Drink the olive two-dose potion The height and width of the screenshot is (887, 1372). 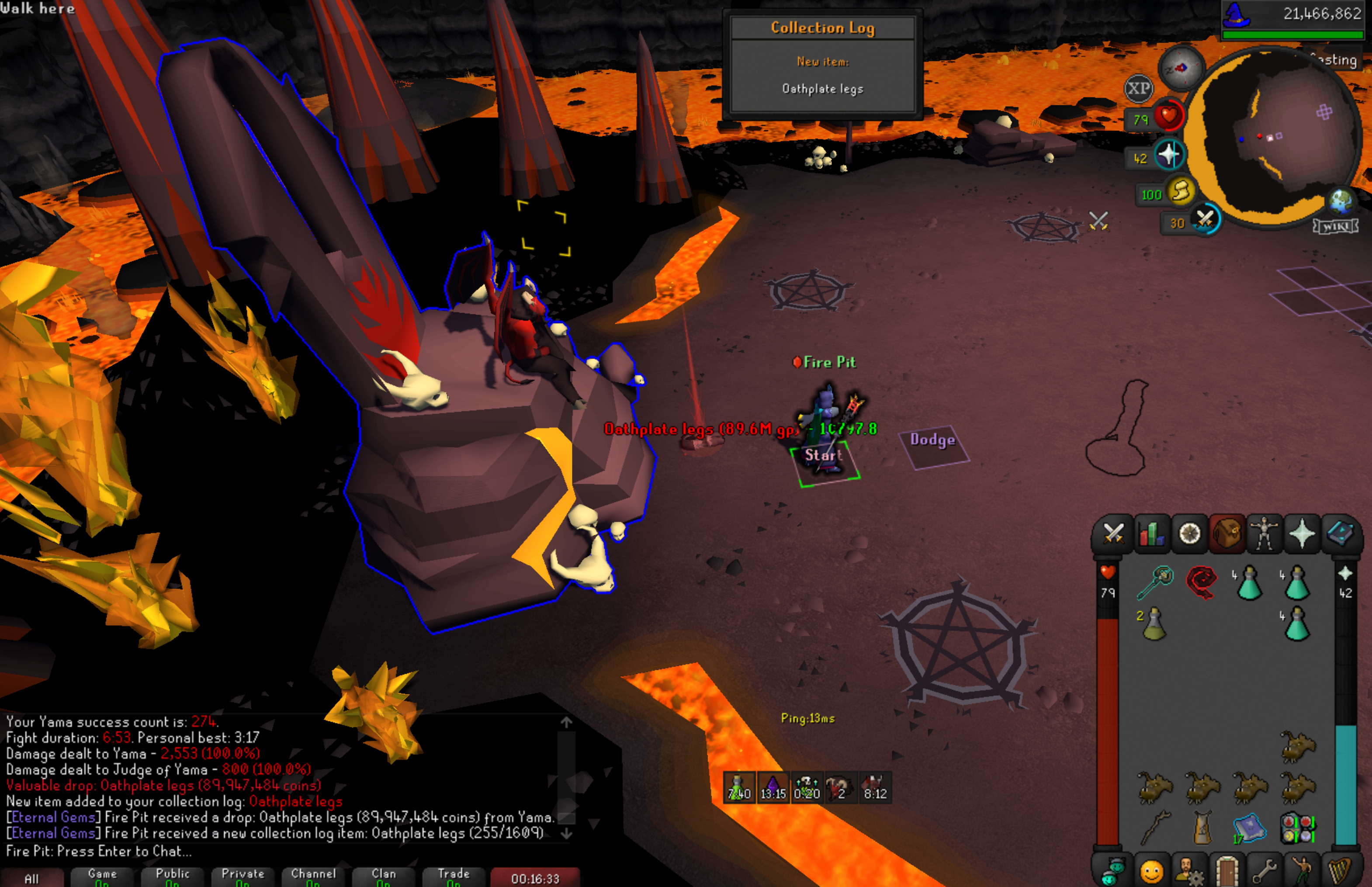click(1154, 623)
